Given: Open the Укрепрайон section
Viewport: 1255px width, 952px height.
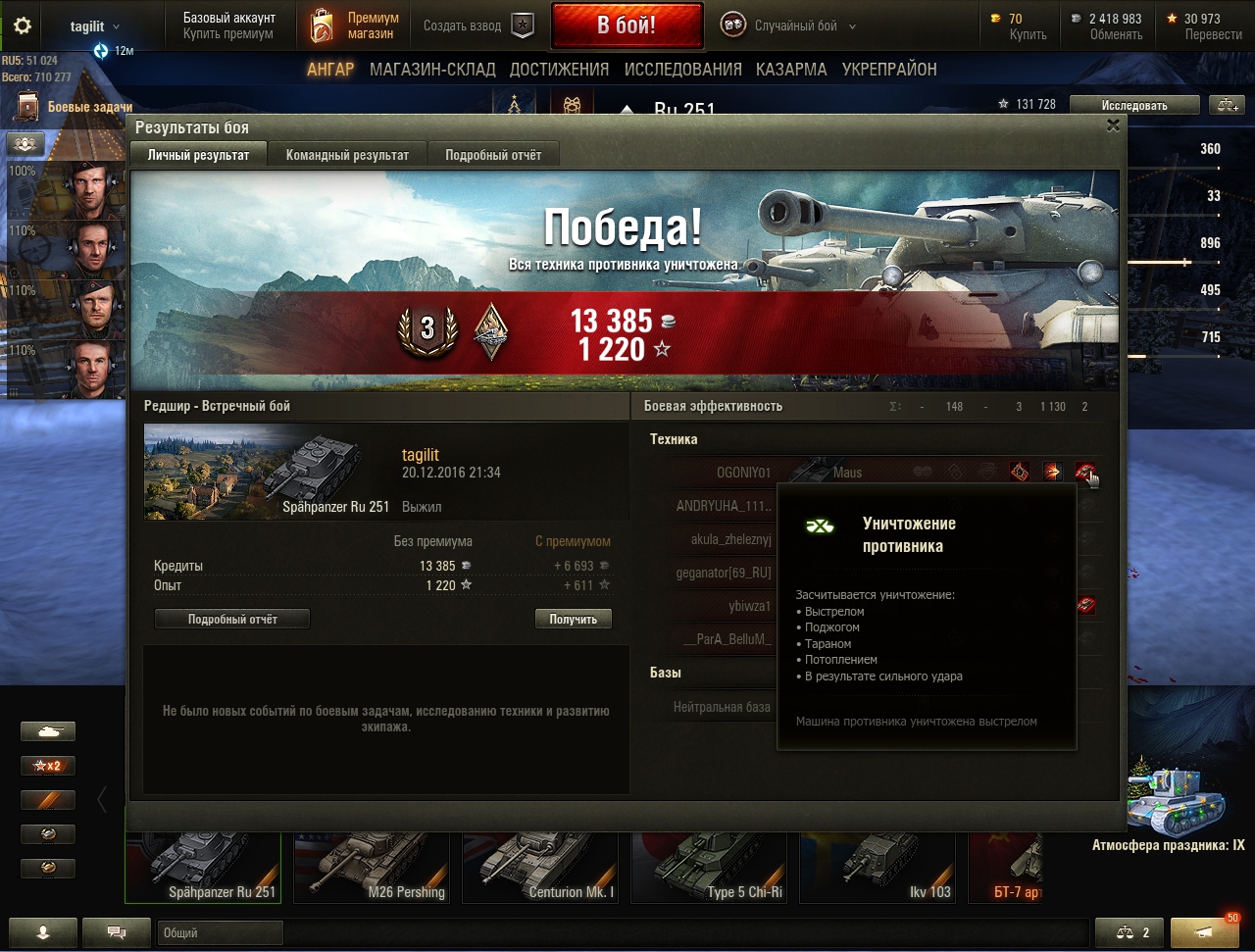Looking at the screenshot, I should [x=888, y=70].
